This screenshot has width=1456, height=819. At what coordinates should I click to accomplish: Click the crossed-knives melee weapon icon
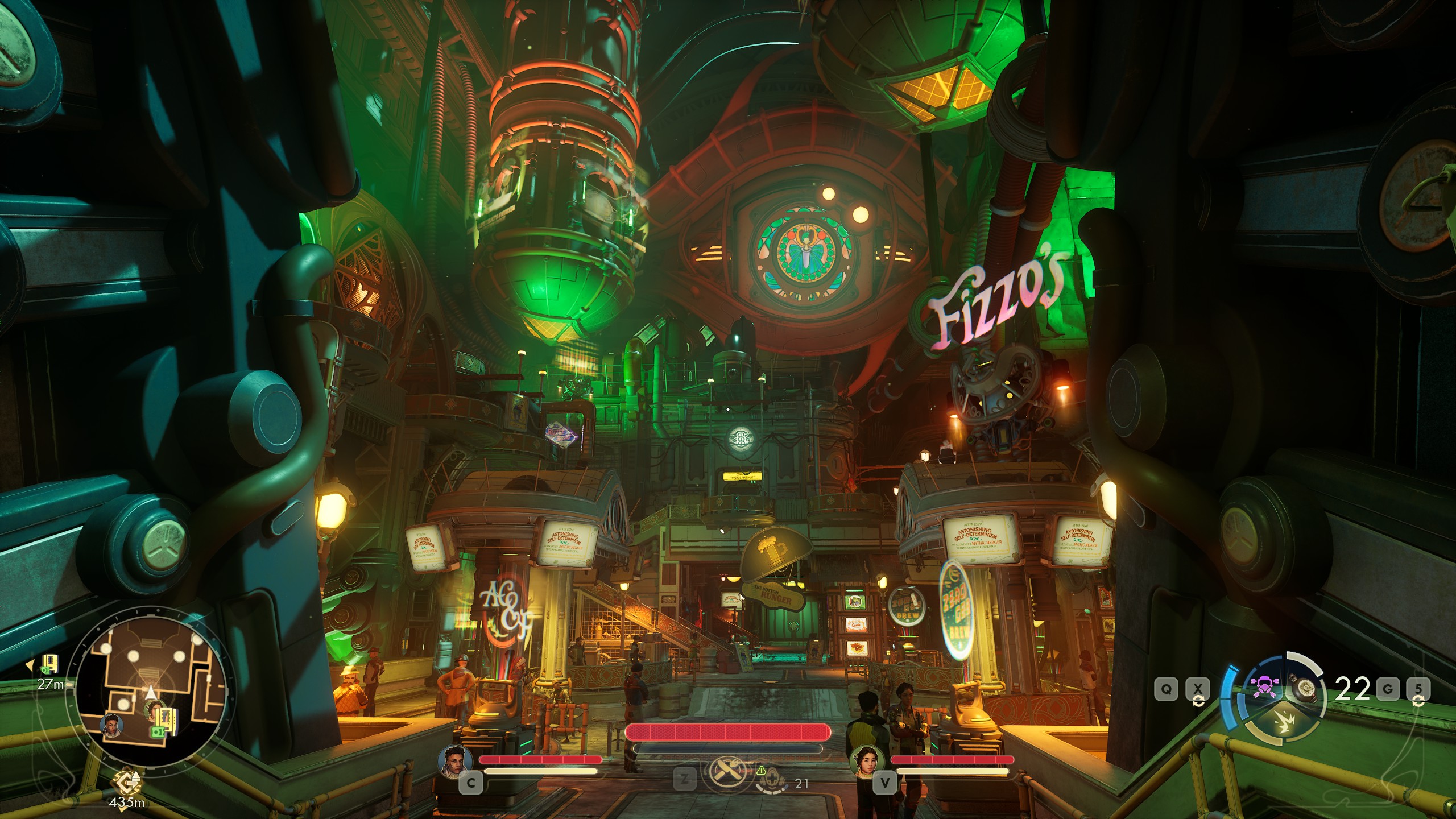[727, 772]
